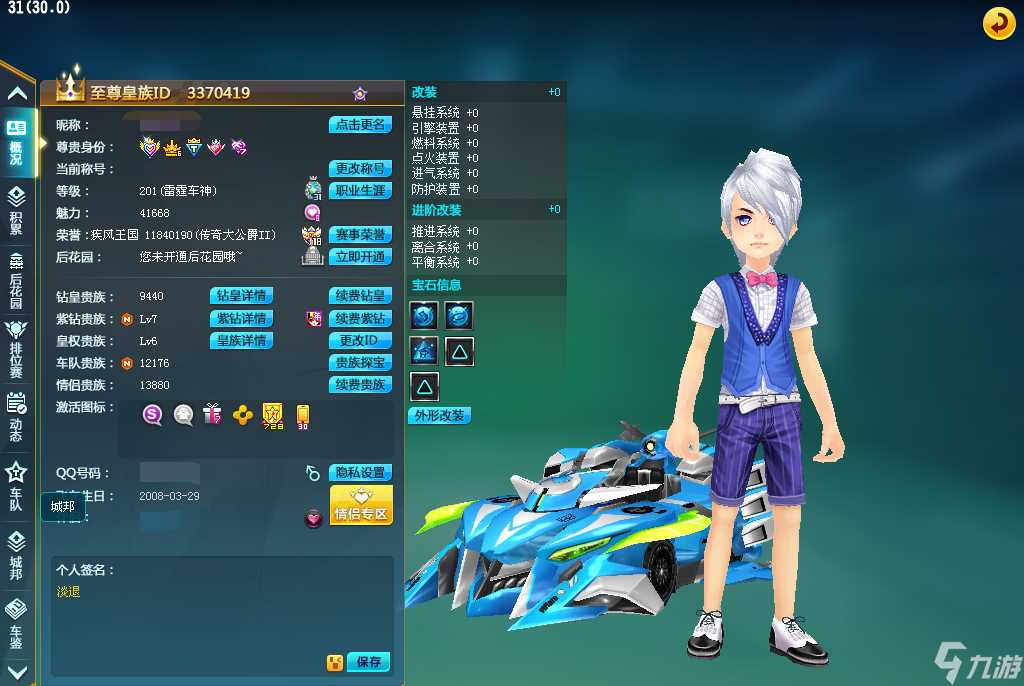This screenshot has height=686, width=1024.
Task: Click the yellow back arrow button
Action: 998,23
